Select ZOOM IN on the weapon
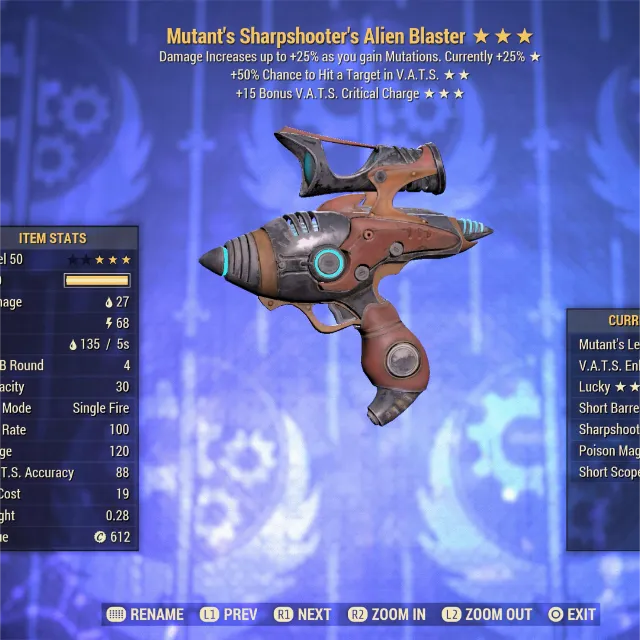This screenshot has height=640, width=640. point(388,615)
